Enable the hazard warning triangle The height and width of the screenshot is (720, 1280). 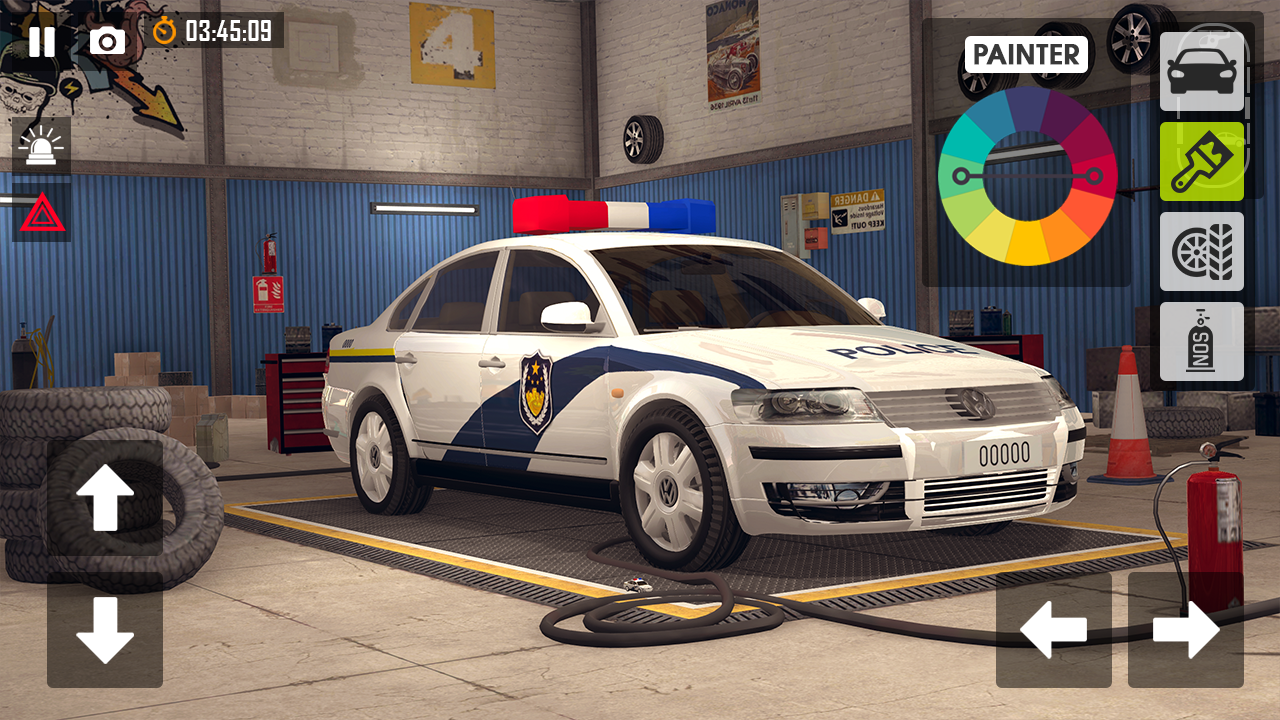coord(42,213)
